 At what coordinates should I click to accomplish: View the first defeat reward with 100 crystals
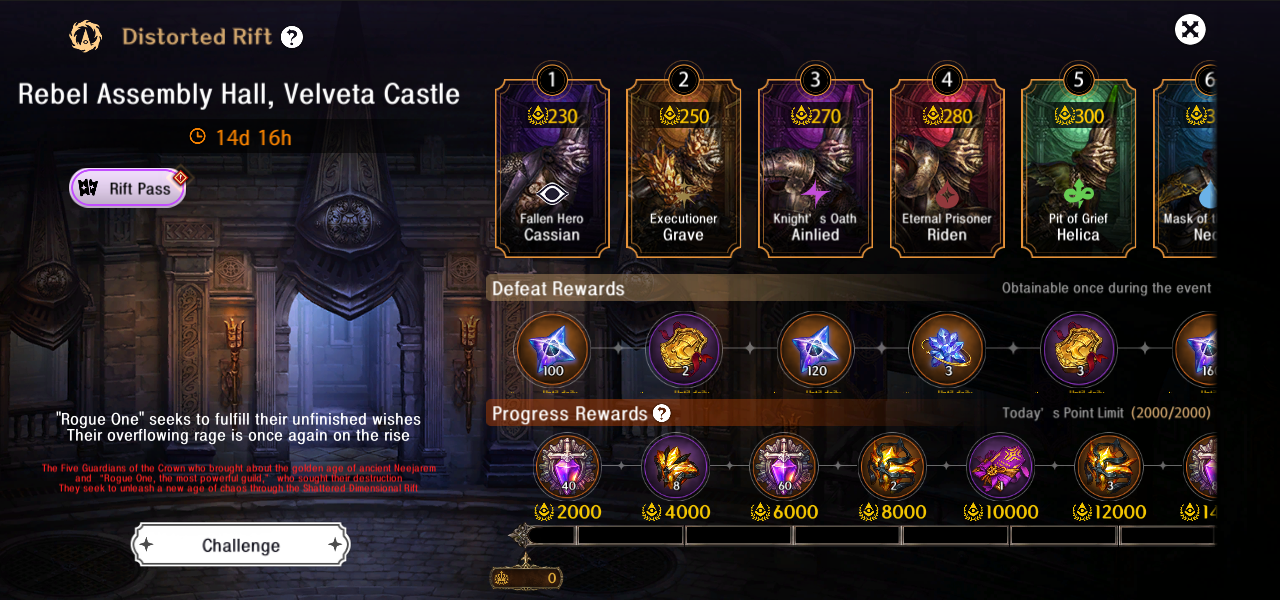[x=552, y=350]
